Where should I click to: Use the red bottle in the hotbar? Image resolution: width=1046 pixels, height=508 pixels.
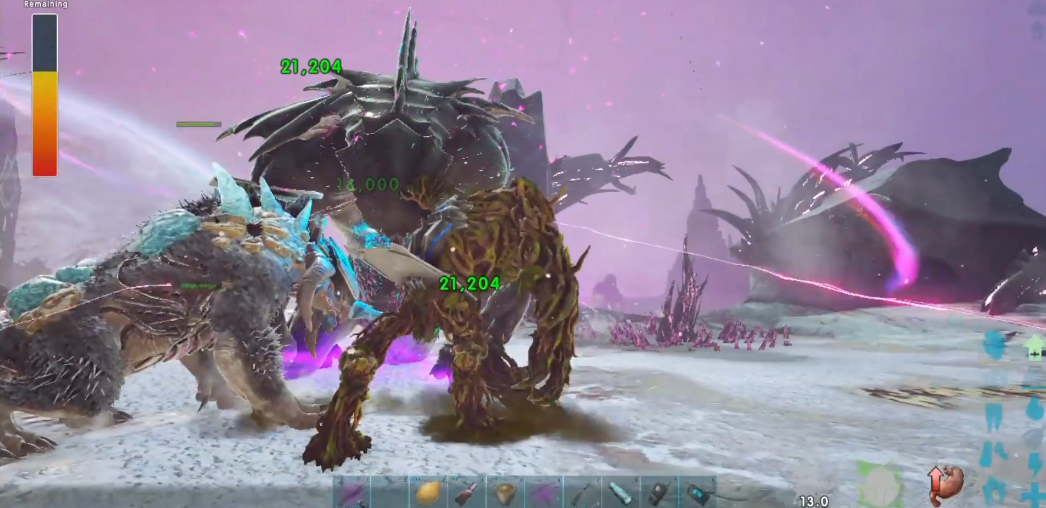[465, 492]
